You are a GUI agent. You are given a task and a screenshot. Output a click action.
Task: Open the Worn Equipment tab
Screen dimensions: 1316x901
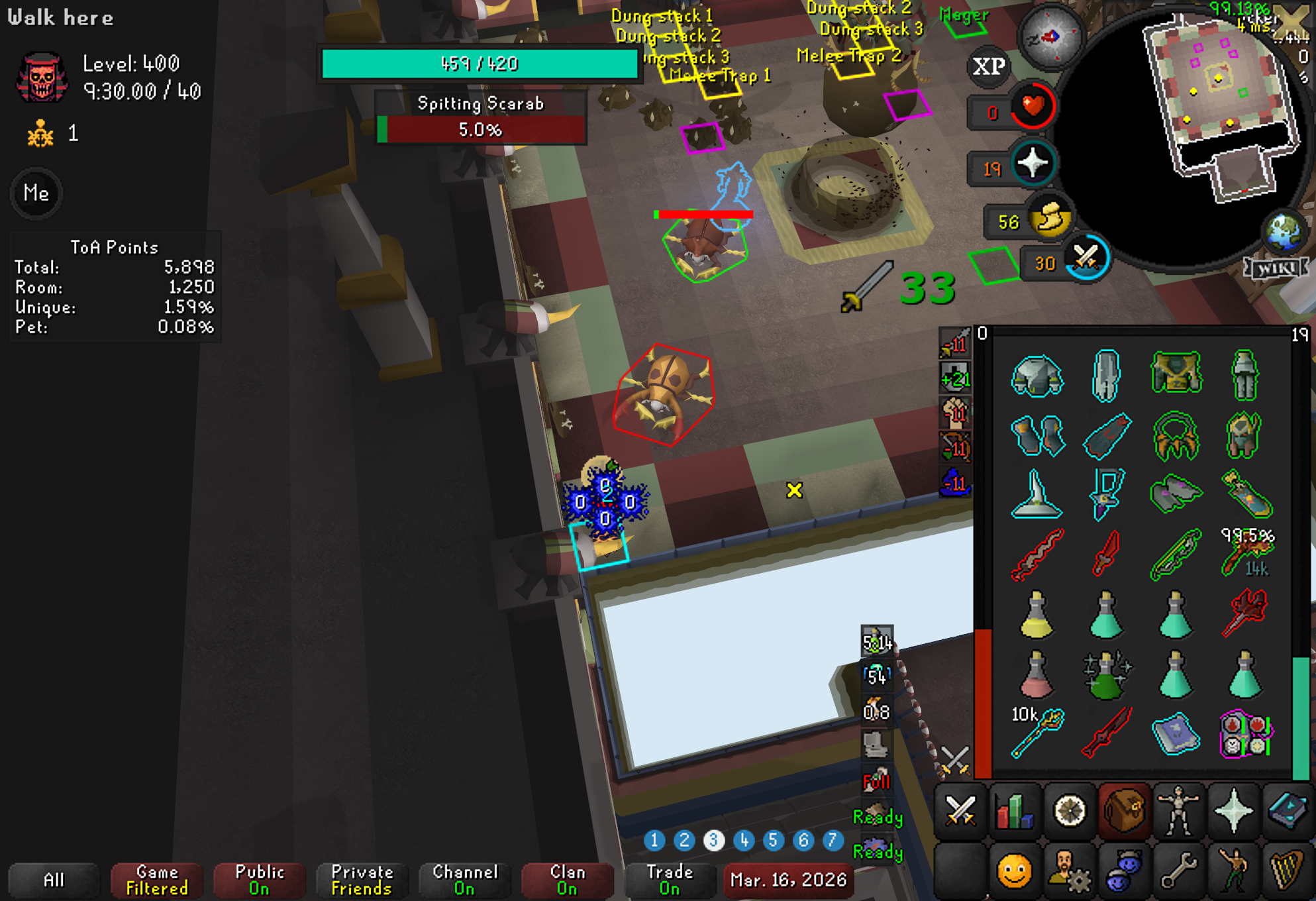pyautogui.click(x=1178, y=810)
